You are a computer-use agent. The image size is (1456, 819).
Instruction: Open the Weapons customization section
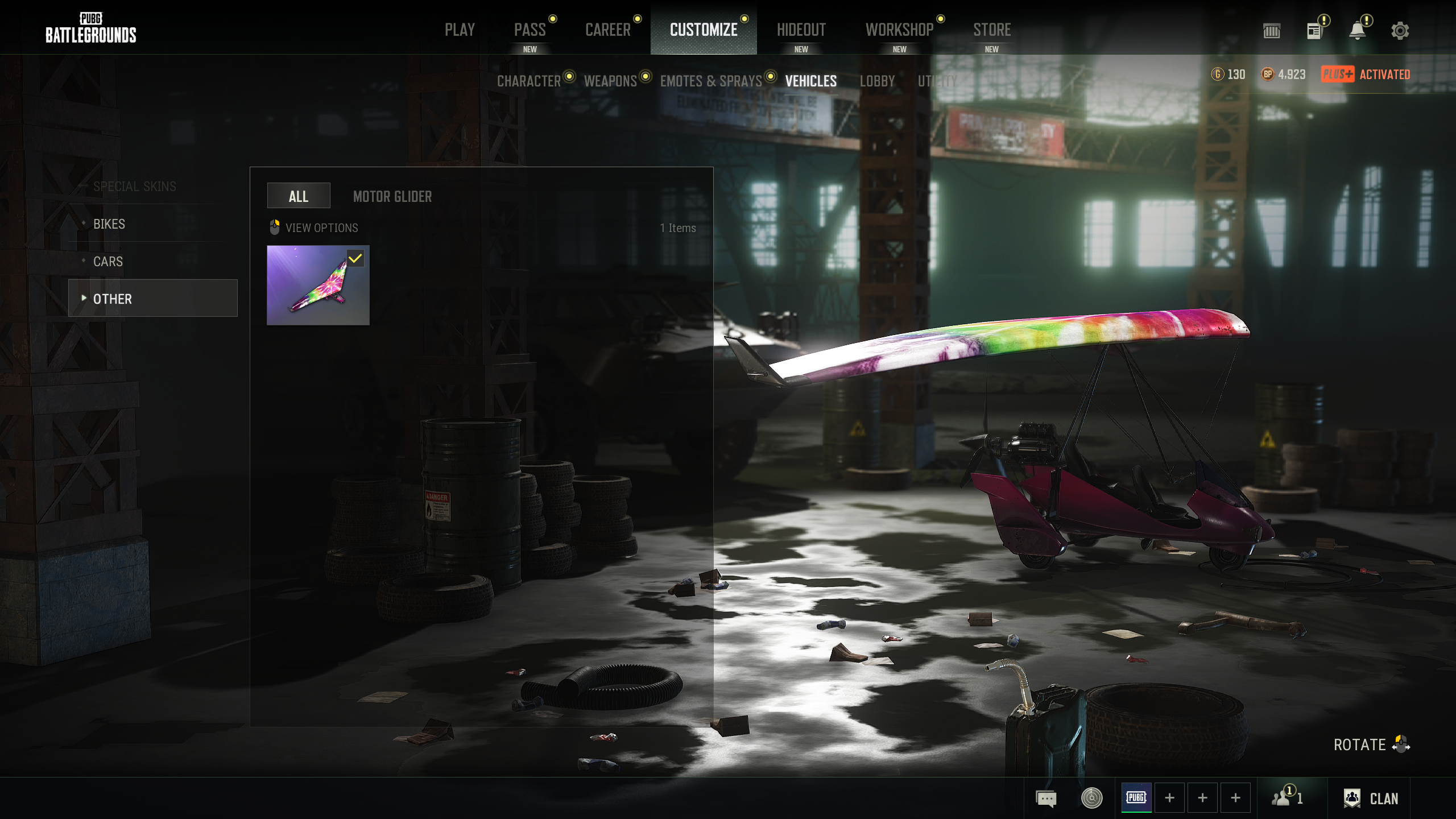tap(610, 81)
